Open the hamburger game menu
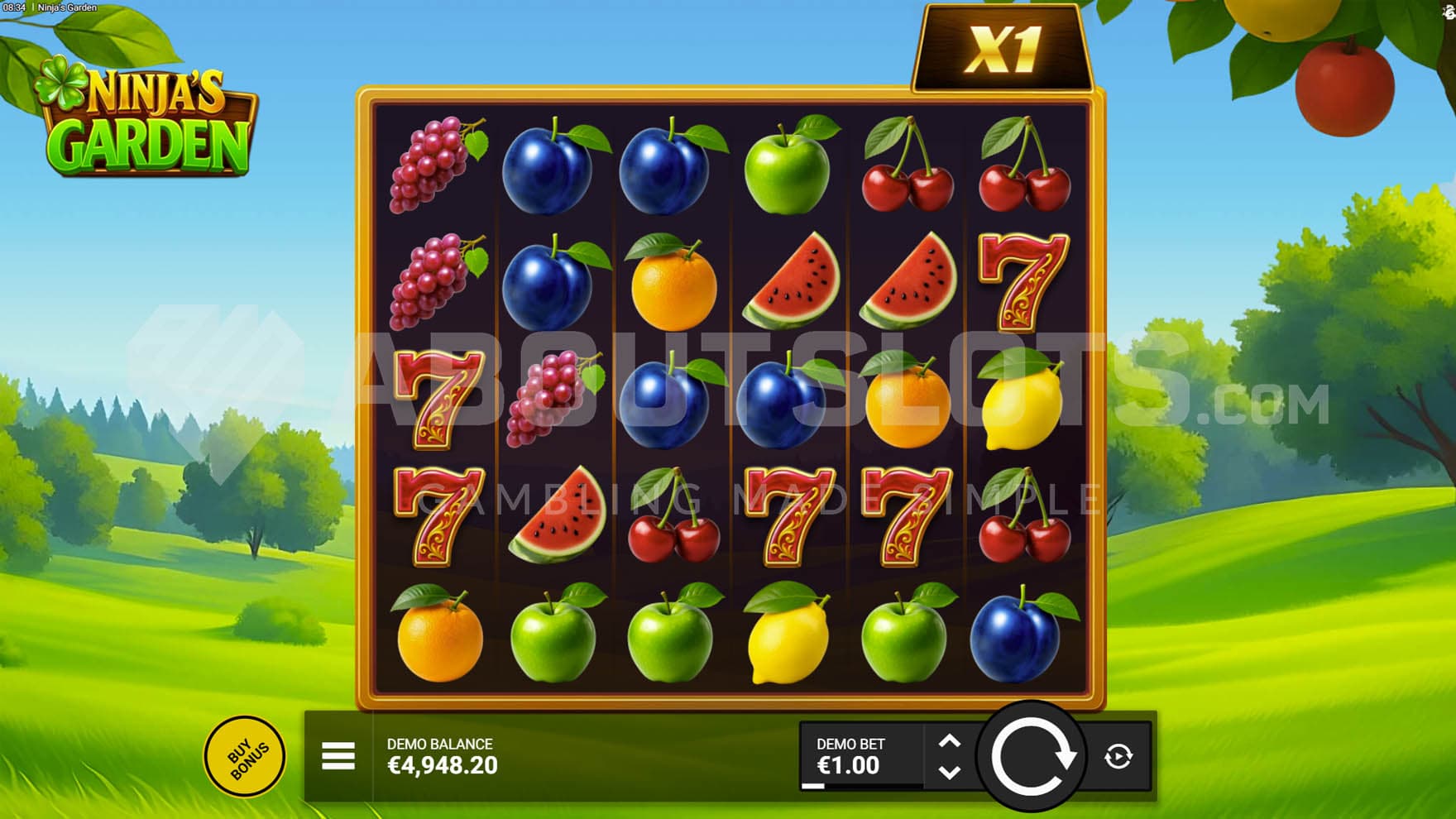The width and height of the screenshot is (1456, 819). point(338,756)
